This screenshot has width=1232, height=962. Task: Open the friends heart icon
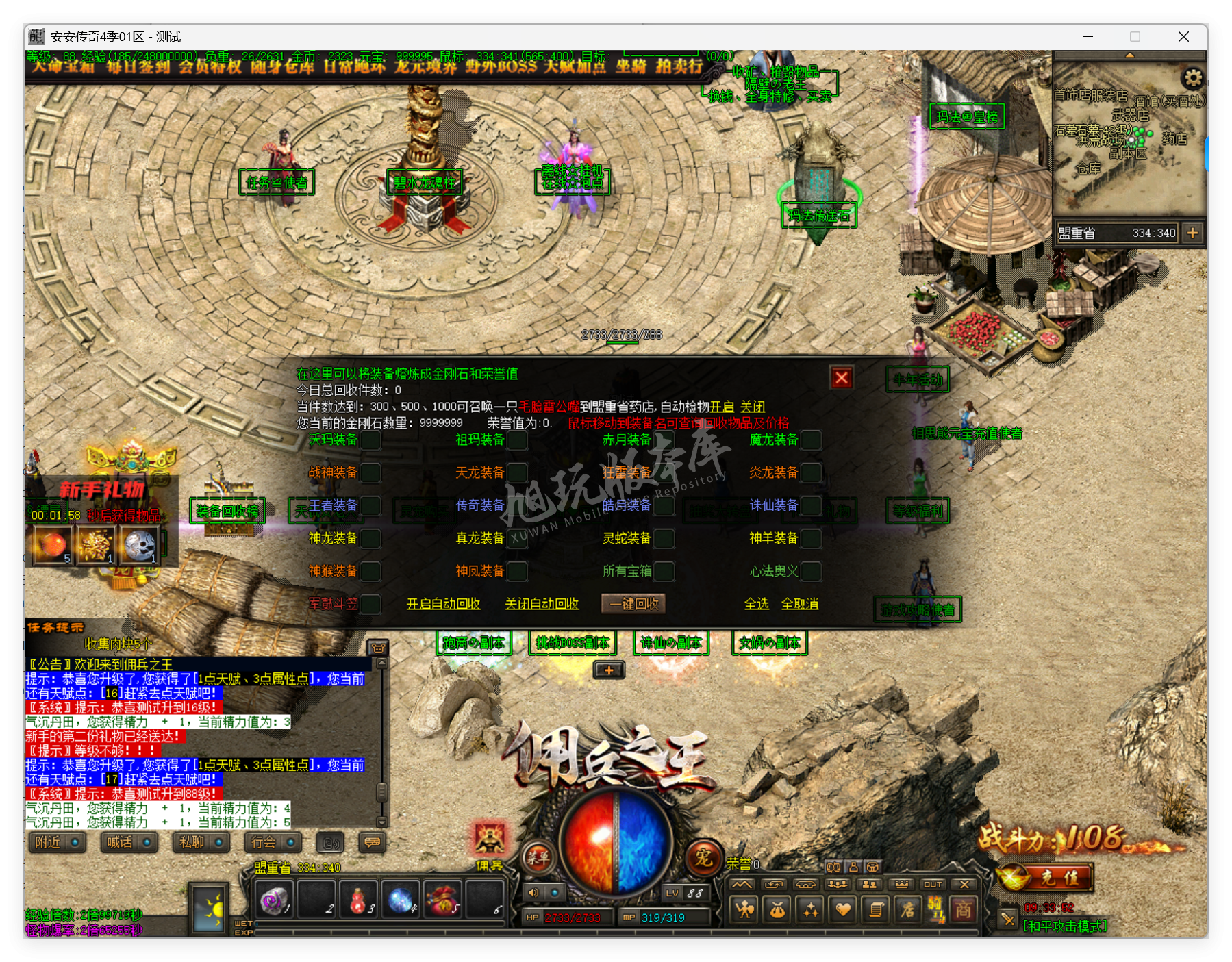pyautogui.click(x=842, y=911)
